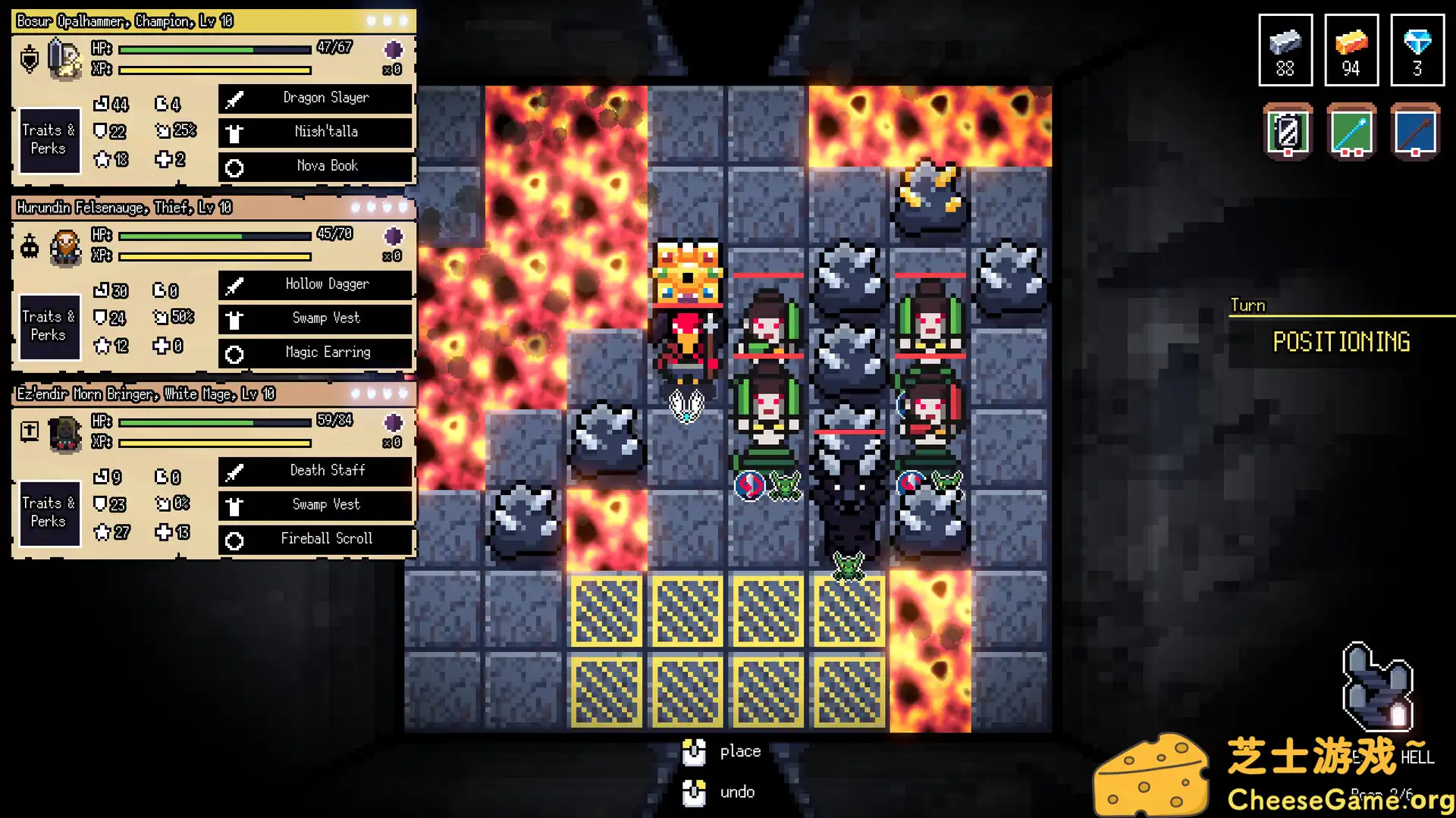Select Bosur's Dragon Slayer weapon slot

315,98
